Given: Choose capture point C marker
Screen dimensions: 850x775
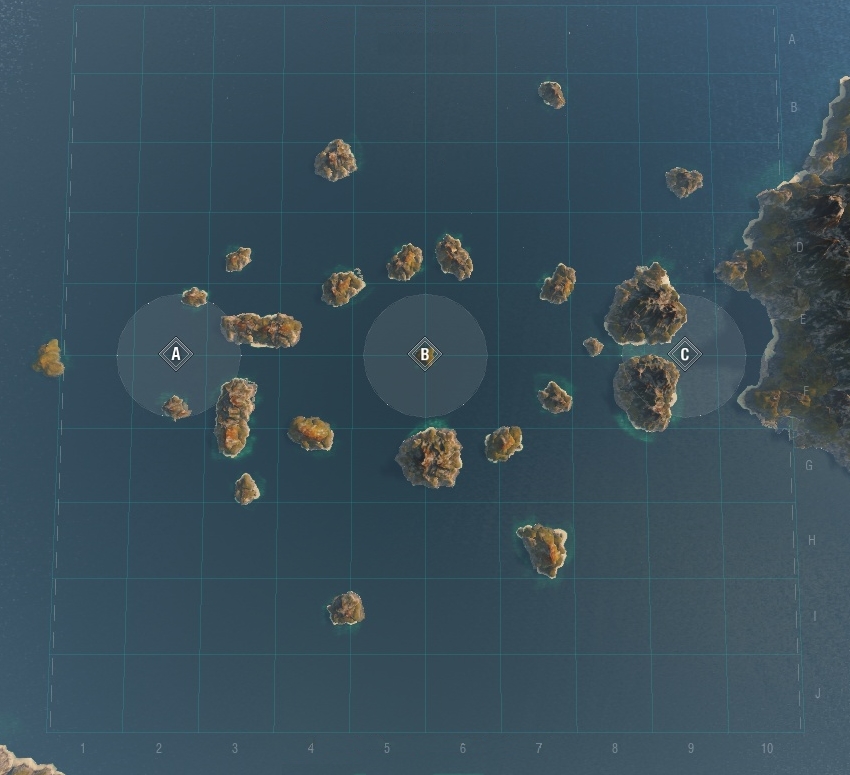Looking at the screenshot, I should pyautogui.click(x=685, y=354).
